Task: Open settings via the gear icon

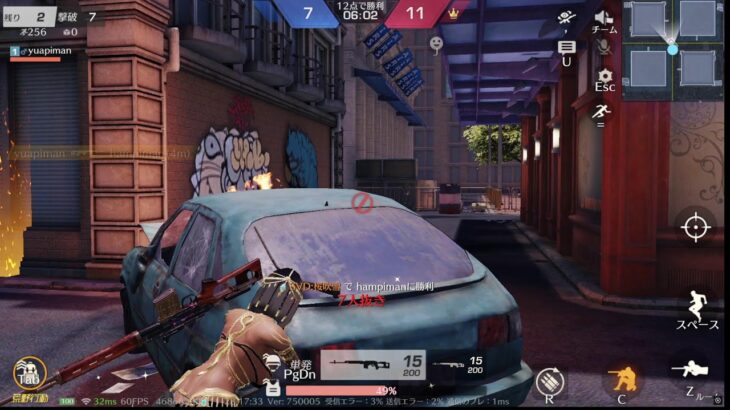Action: pyautogui.click(x=604, y=75)
